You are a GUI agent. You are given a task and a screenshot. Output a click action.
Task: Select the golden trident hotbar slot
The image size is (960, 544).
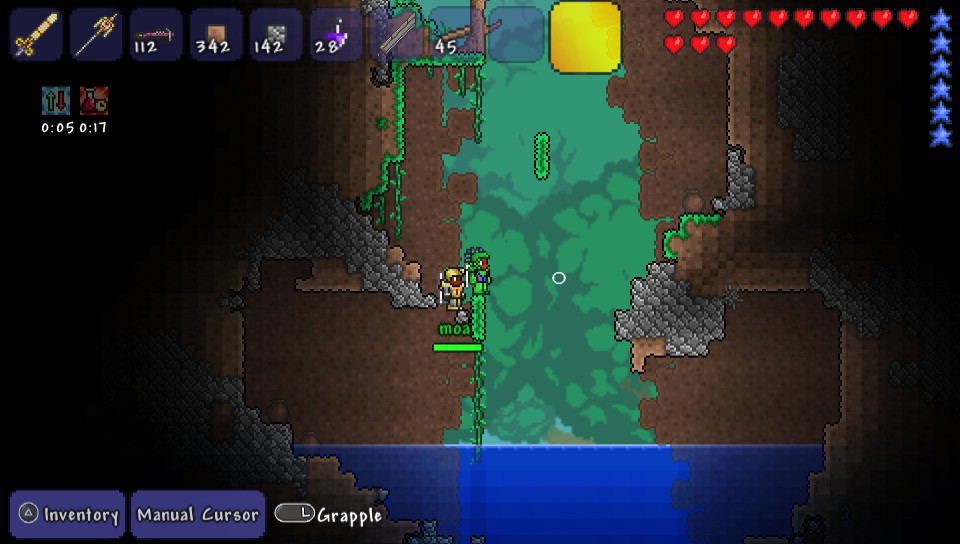click(96, 35)
